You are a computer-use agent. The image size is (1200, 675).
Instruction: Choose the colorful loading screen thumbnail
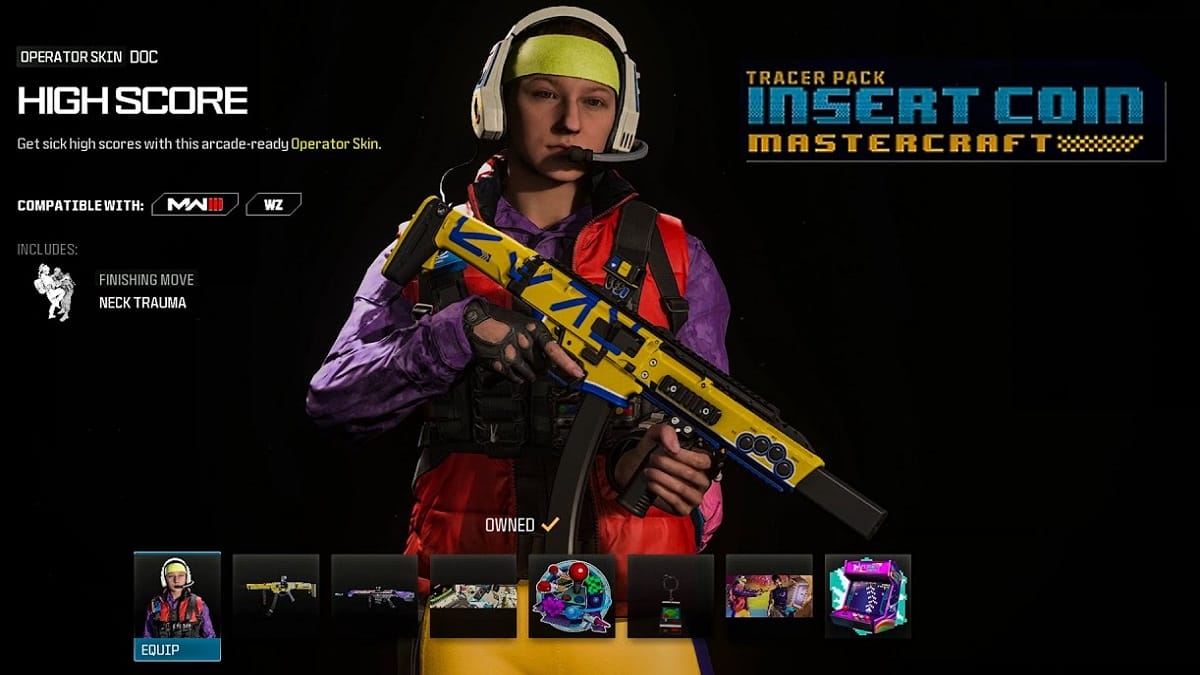click(769, 596)
